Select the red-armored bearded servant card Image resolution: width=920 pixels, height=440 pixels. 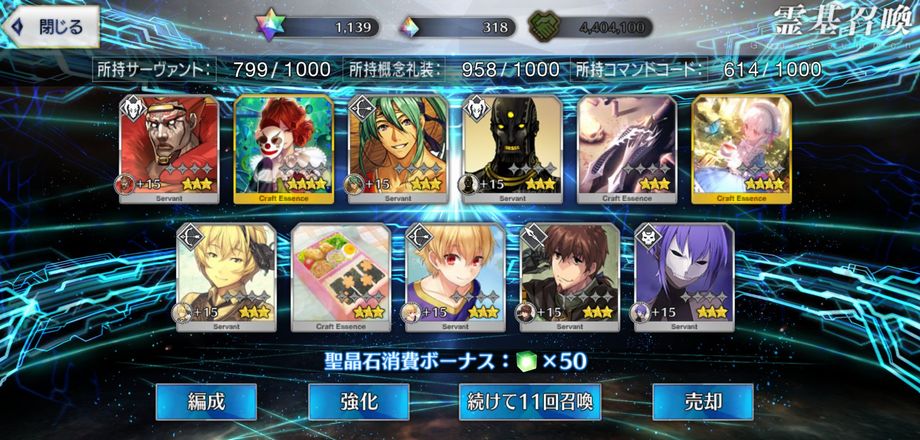[168, 148]
